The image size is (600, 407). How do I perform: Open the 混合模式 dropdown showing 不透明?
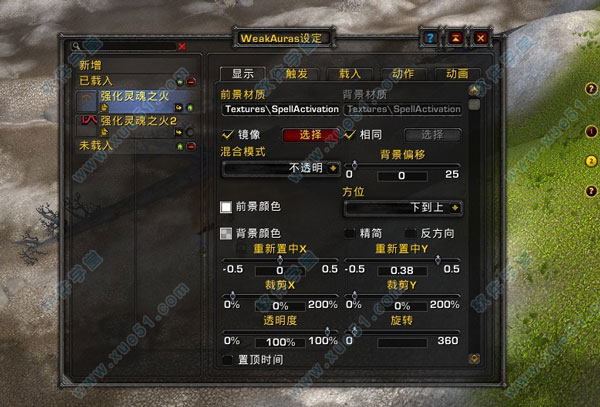tap(279, 168)
